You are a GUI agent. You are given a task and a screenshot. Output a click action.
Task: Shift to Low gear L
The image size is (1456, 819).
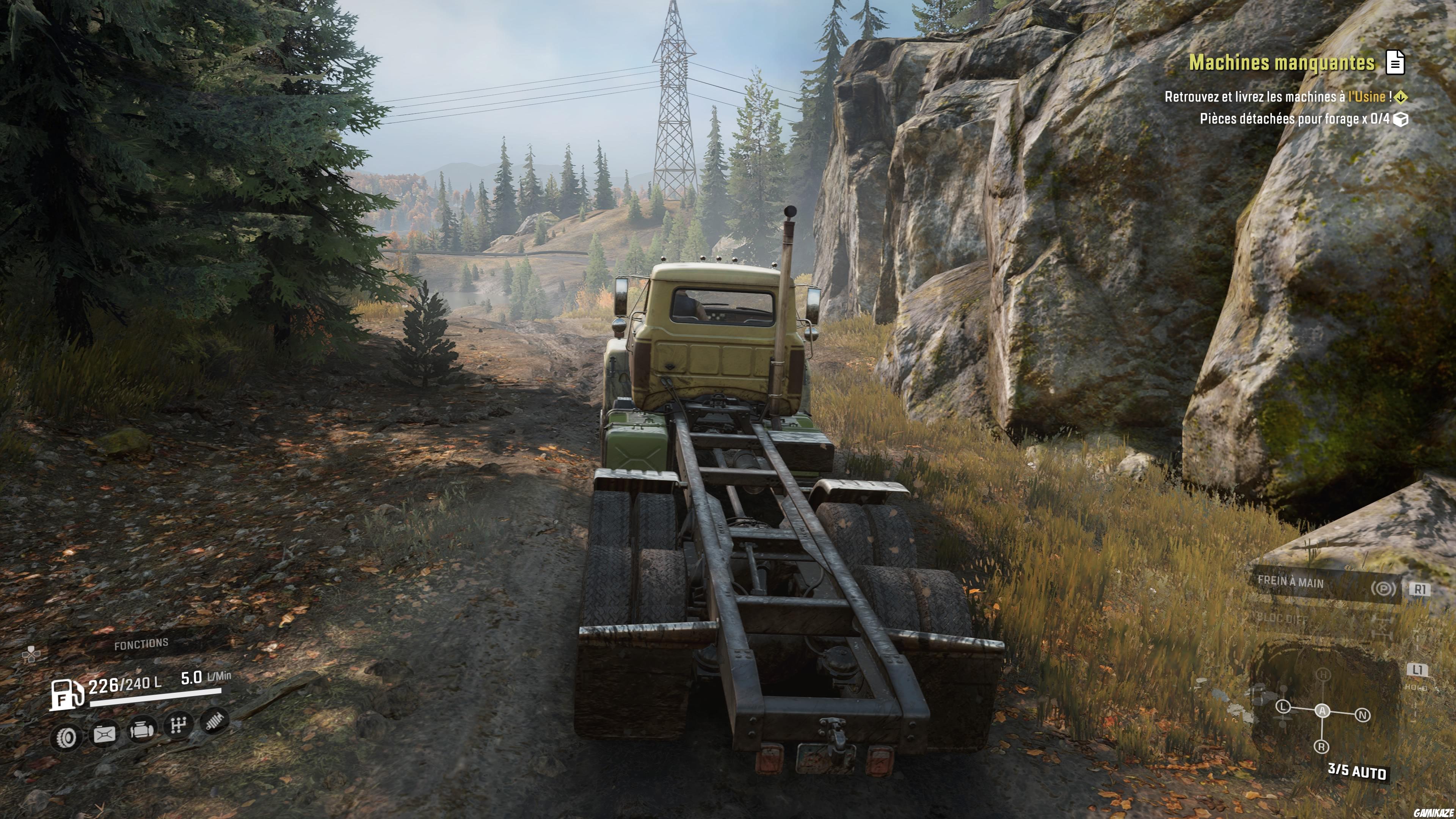pos(1283,706)
